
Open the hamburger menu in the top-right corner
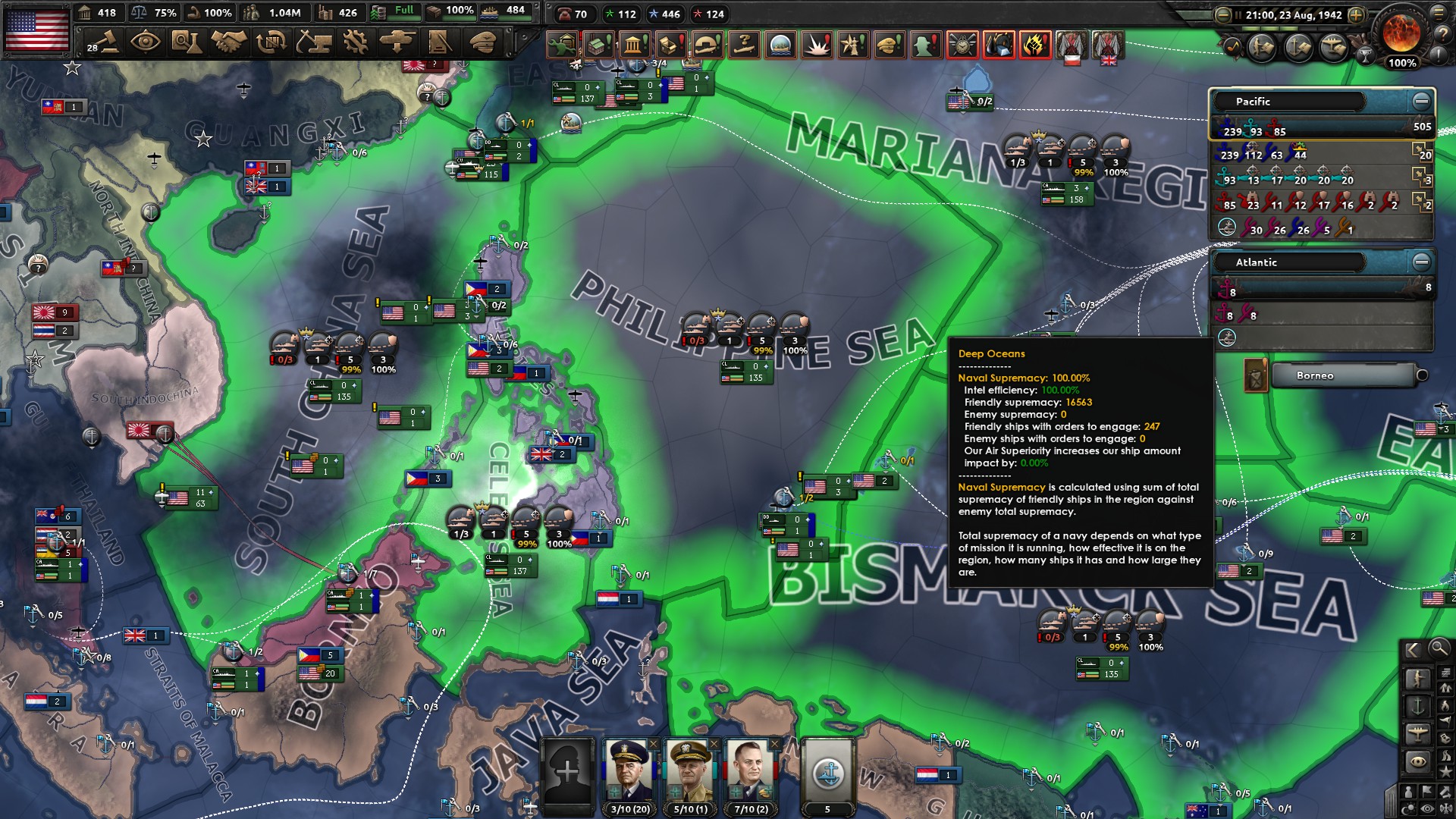[1438, 14]
